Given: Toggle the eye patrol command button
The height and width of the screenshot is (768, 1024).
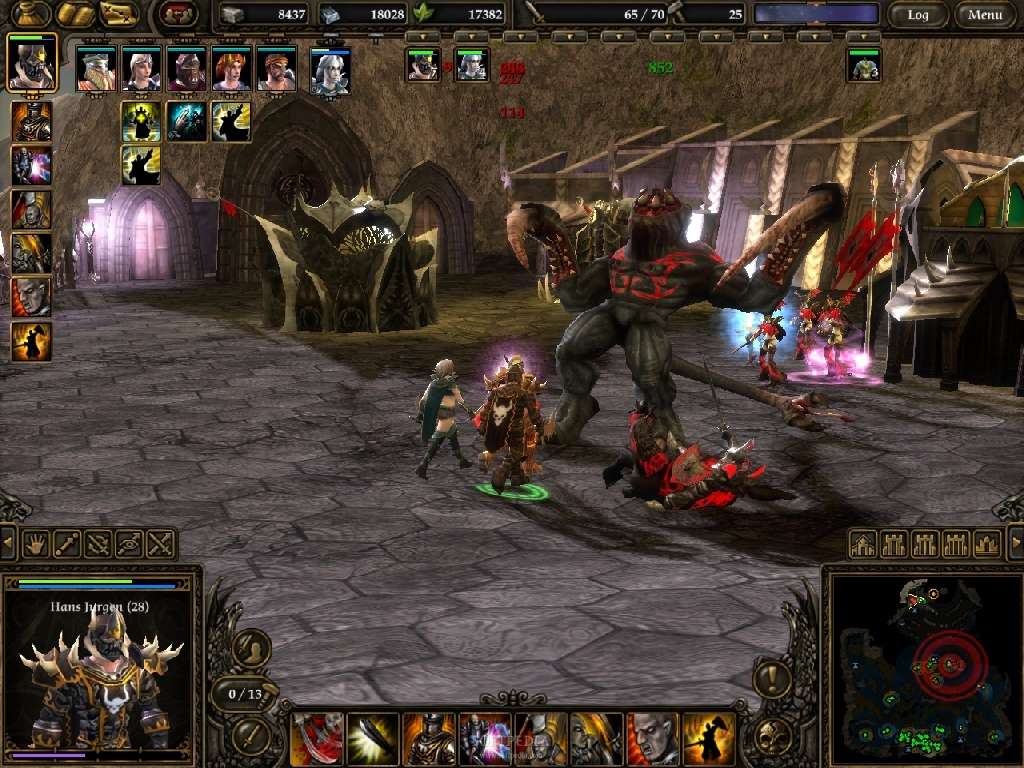Looking at the screenshot, I should pos(129,544).
